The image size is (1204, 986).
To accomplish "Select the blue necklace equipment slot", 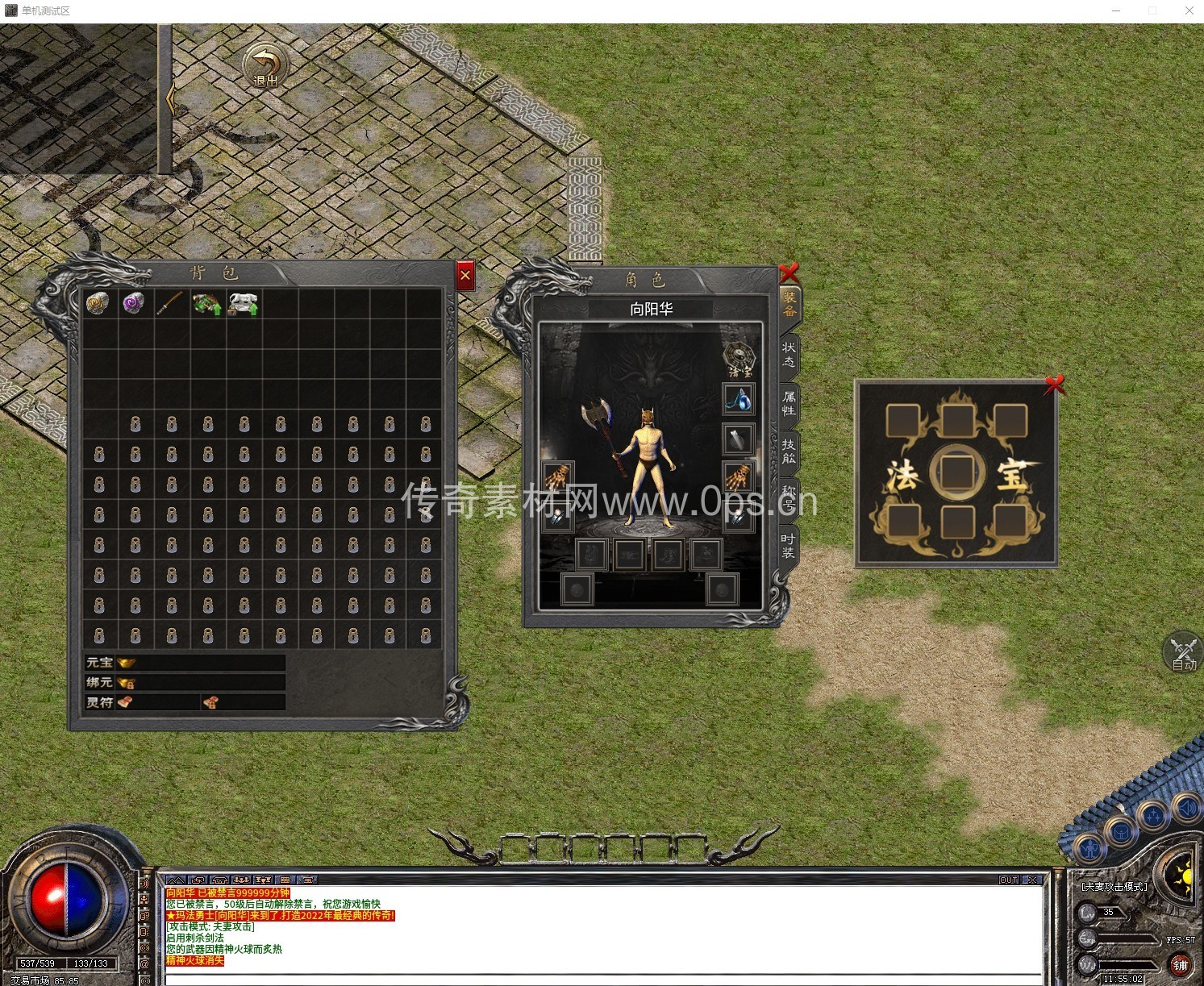I will coord(738,399).
